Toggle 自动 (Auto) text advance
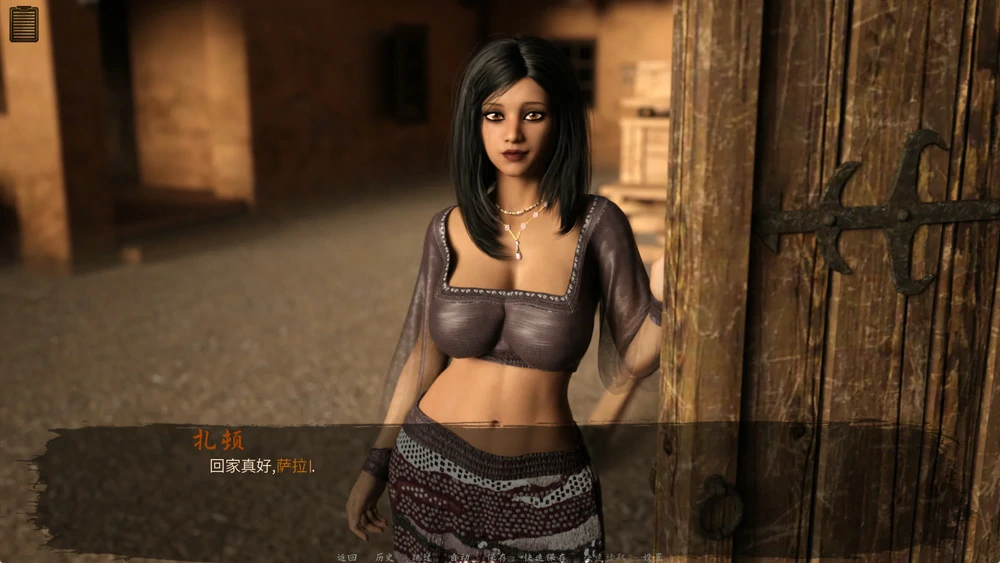The width and height of the screenshot is (1000, 563). coord(459,557)
